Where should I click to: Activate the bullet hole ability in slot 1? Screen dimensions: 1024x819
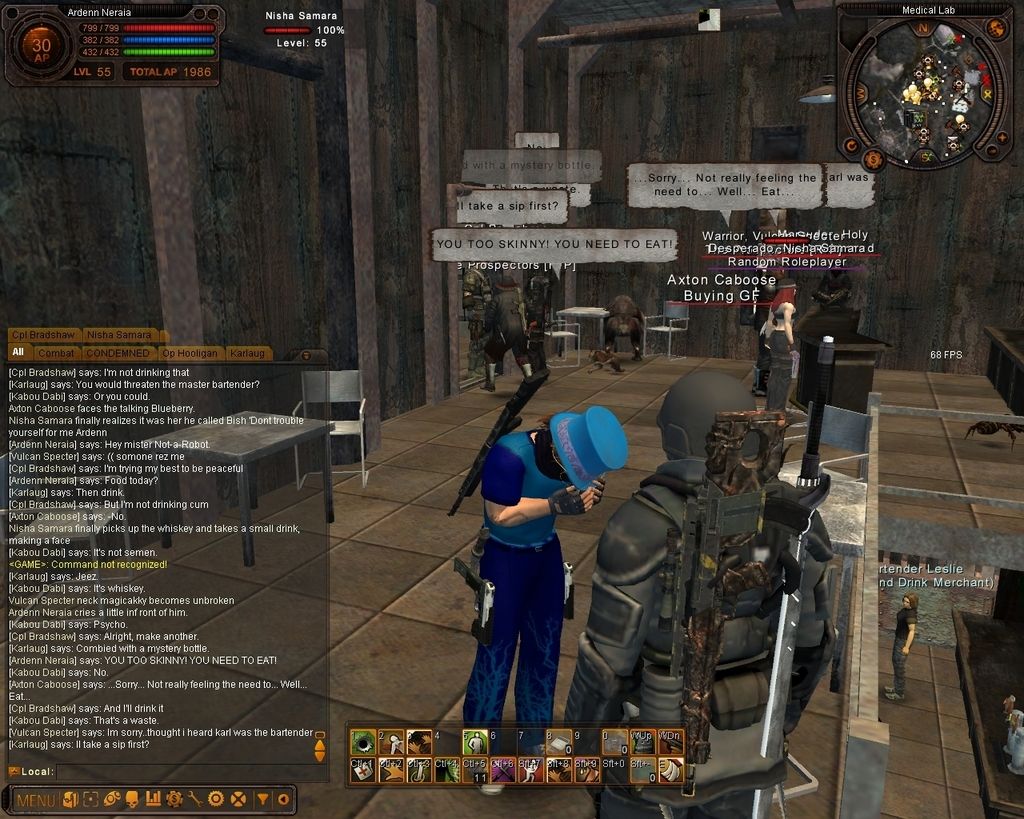tap(362, 742)
